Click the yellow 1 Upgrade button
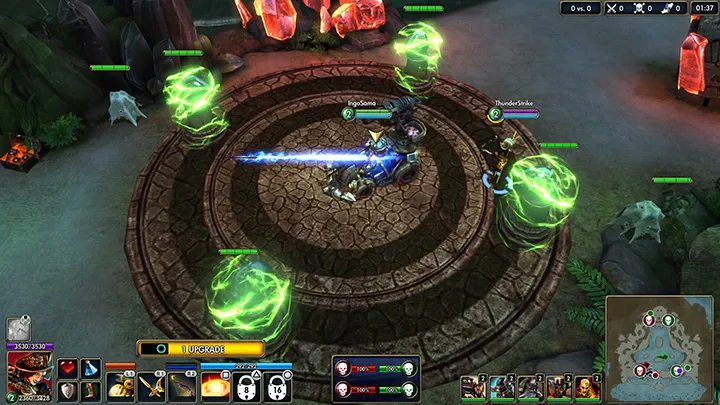 click(200, 349)
